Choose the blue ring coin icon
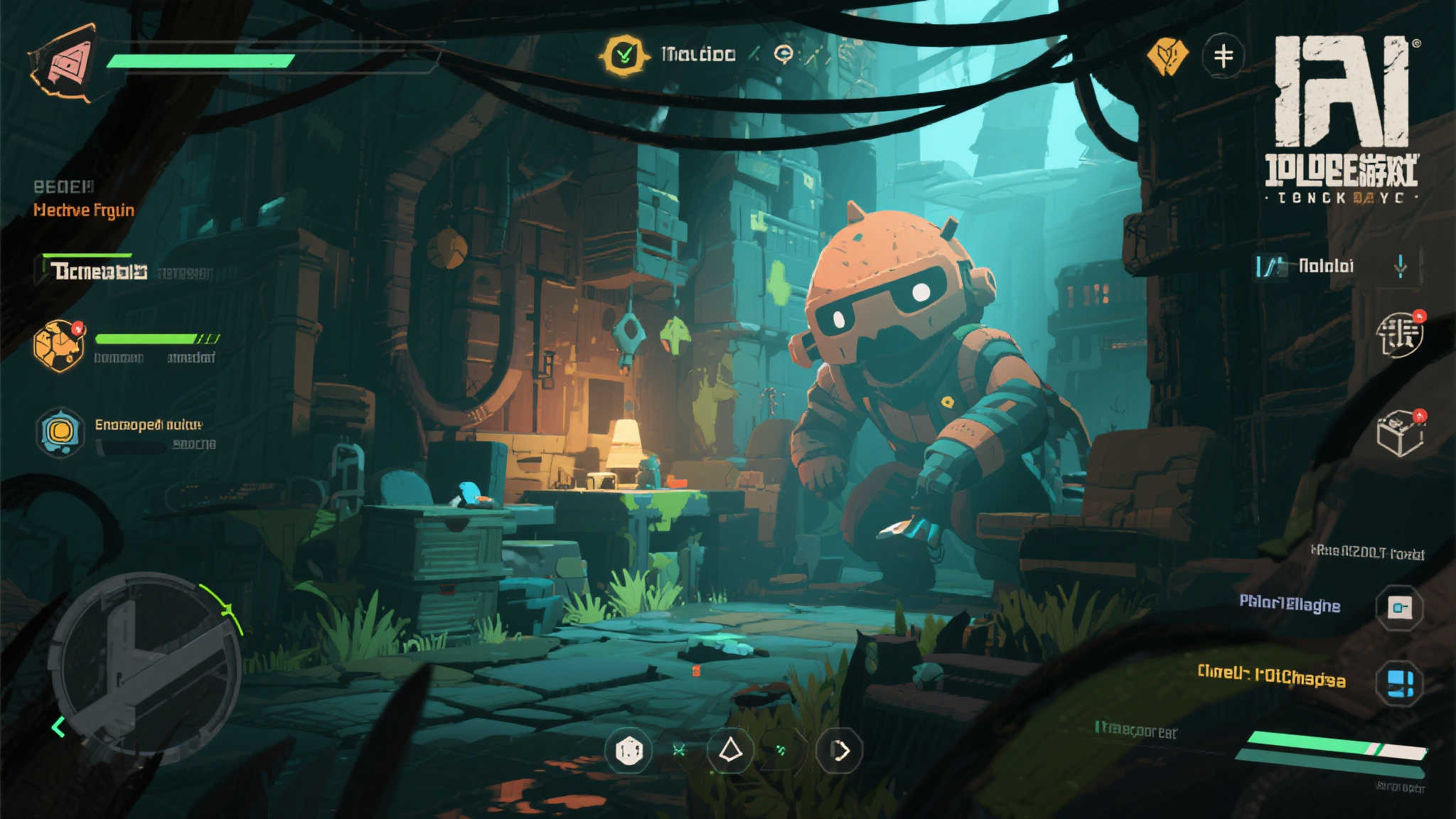The width and height of the screenshot is (1456, 819). [x=60, y=432]
